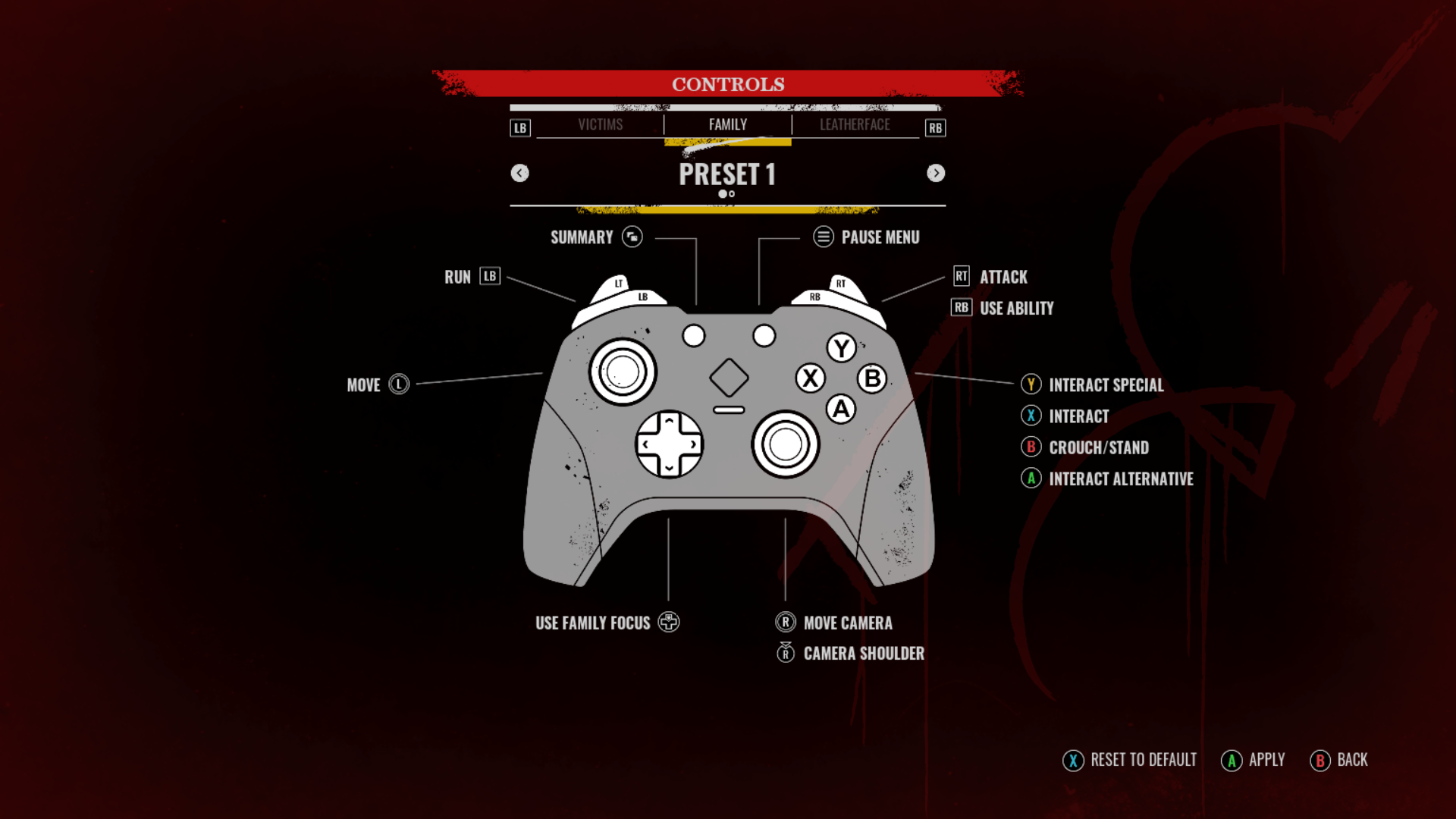Select the right stick Move Camera icon

coord(786,623)
